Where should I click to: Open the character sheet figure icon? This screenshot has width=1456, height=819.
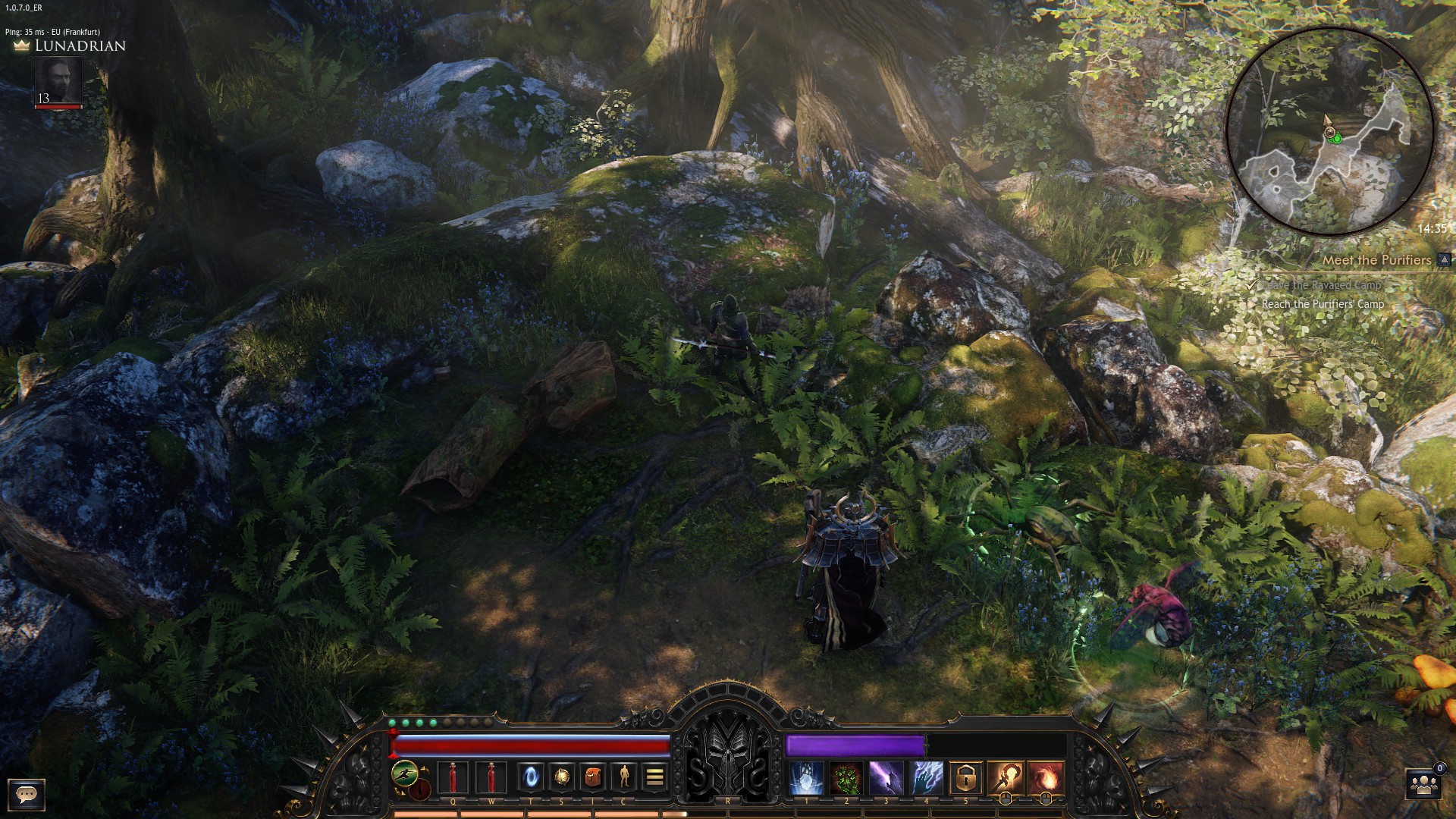coord(624,778)
